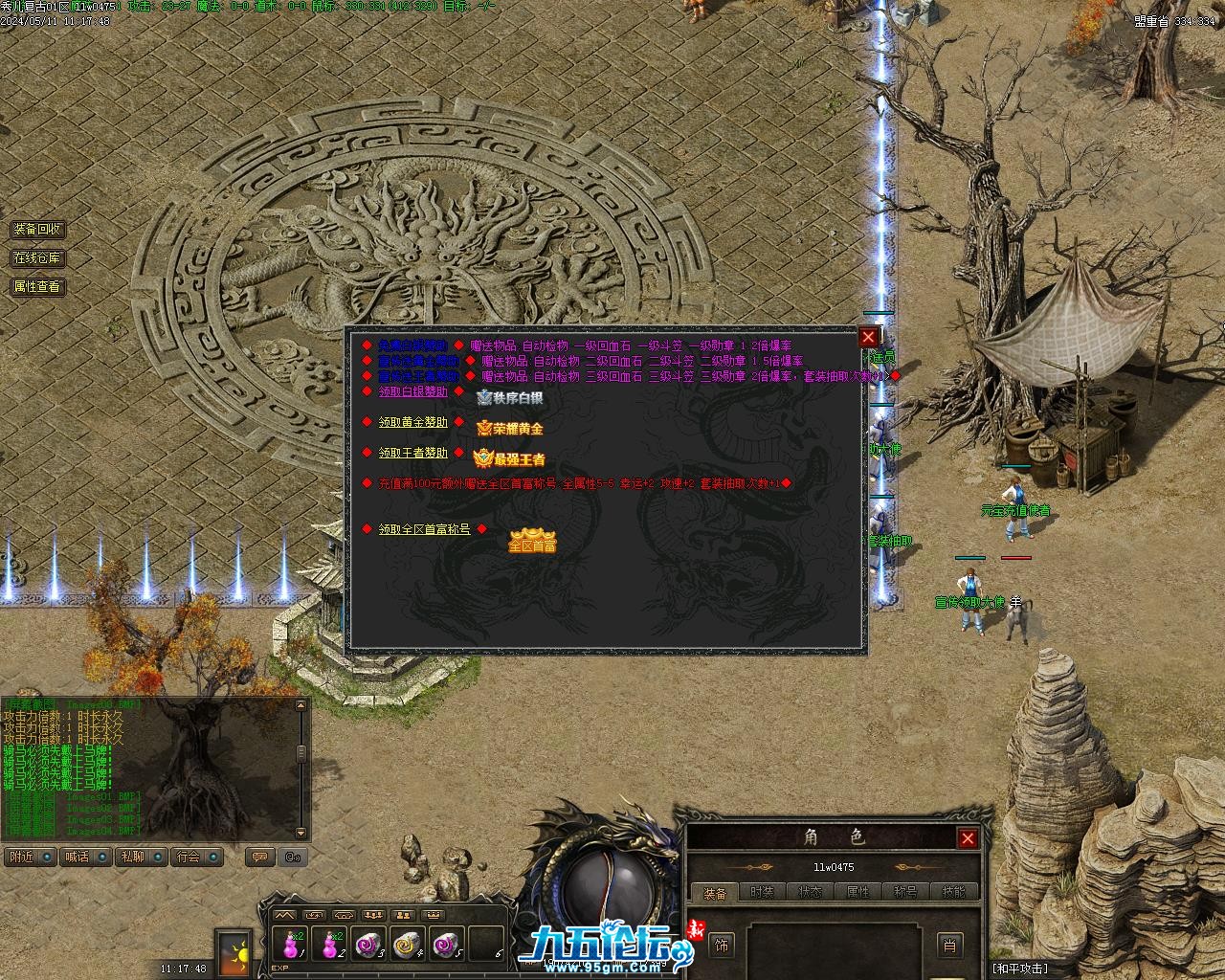Switch to the 技能 skills tab
Viewport: 1225px width, 980px height.
[953, 892]
